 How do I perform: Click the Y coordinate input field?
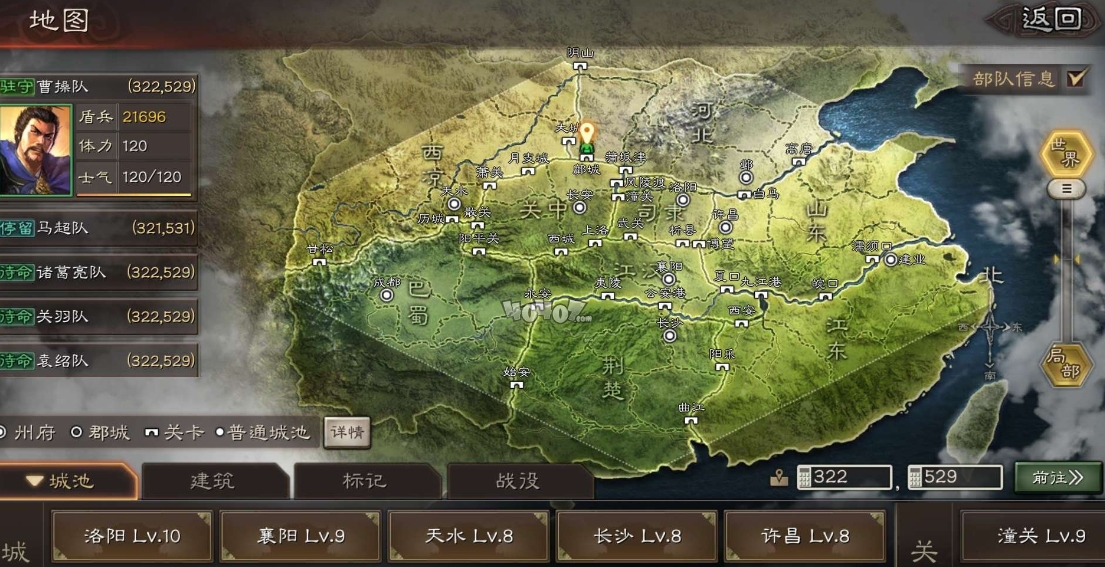(x=954, y=477)
